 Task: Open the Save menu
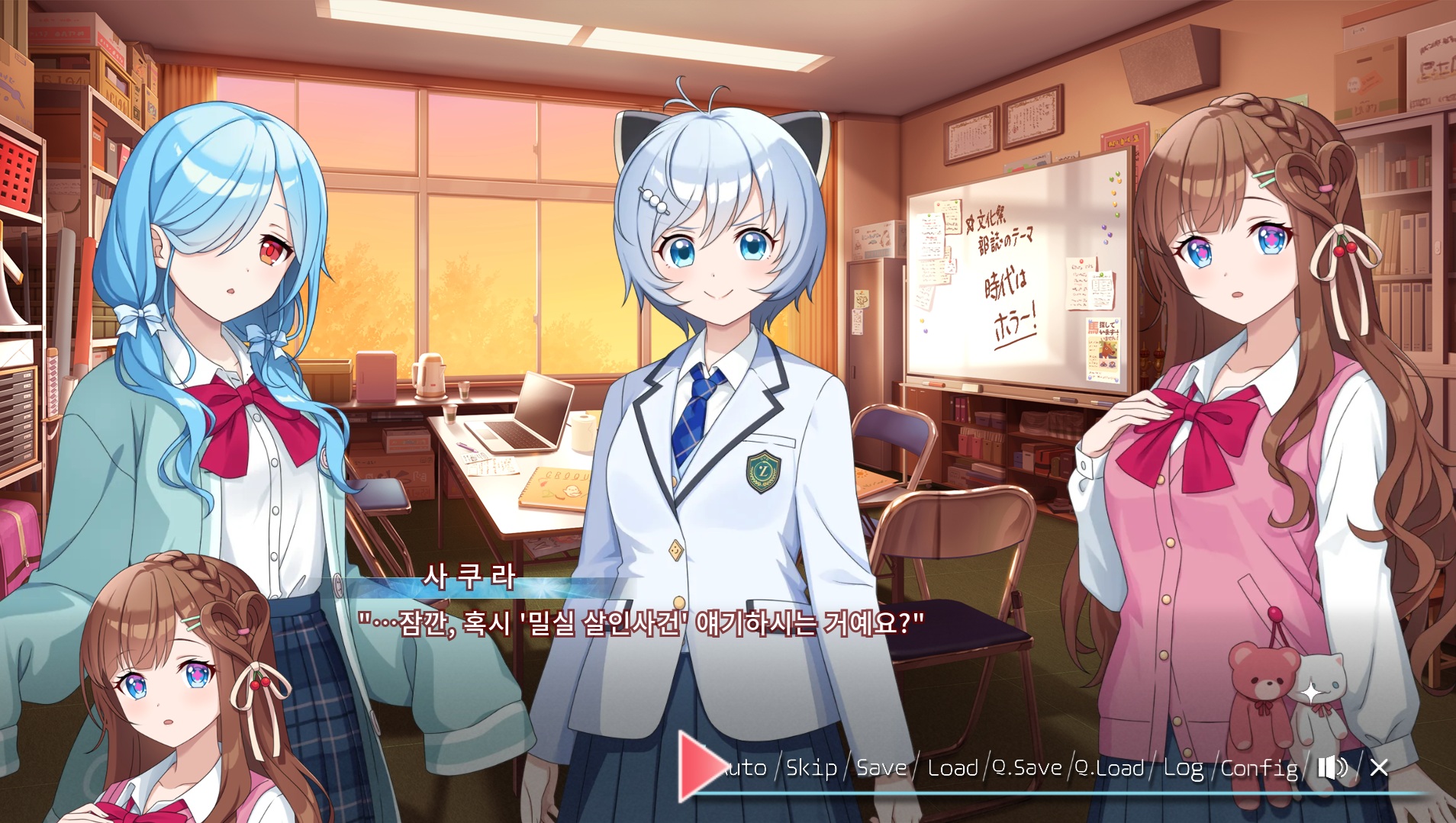pyautogui.click(x=881, y=767)
